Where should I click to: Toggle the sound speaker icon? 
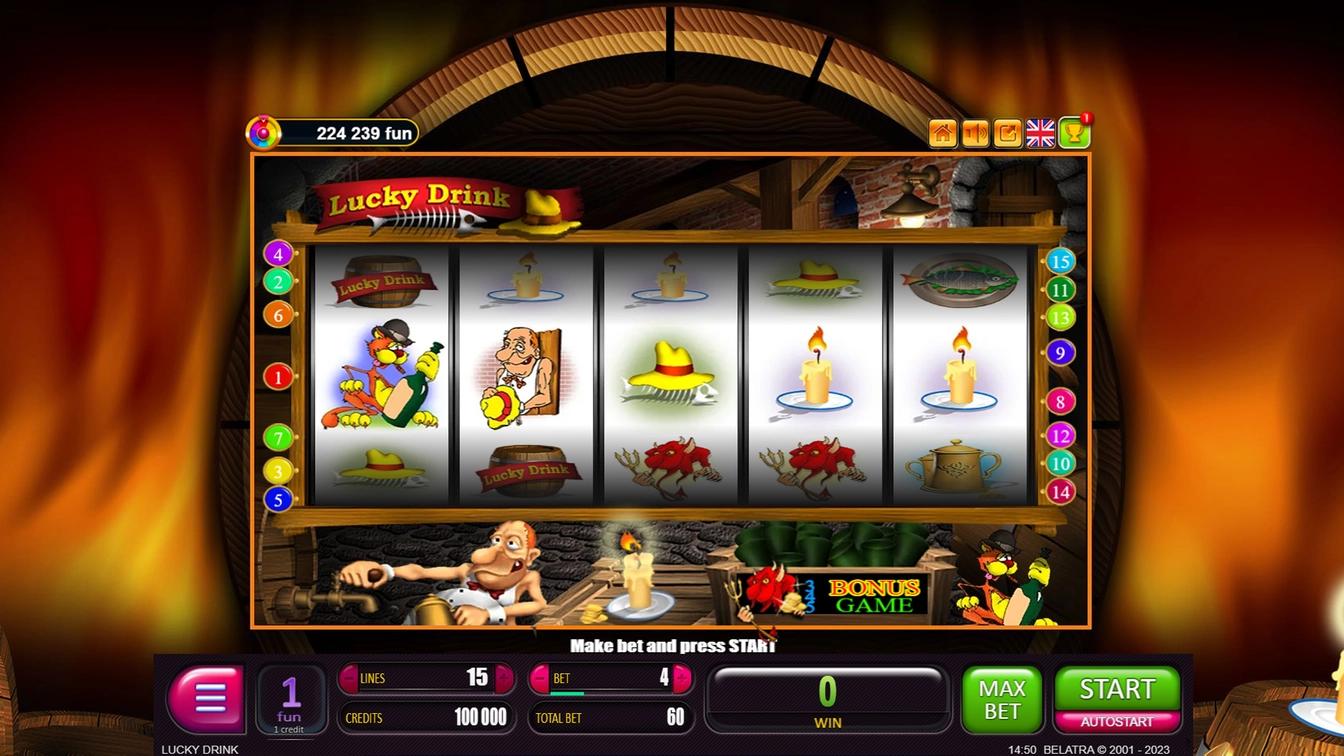click(975, 133)
